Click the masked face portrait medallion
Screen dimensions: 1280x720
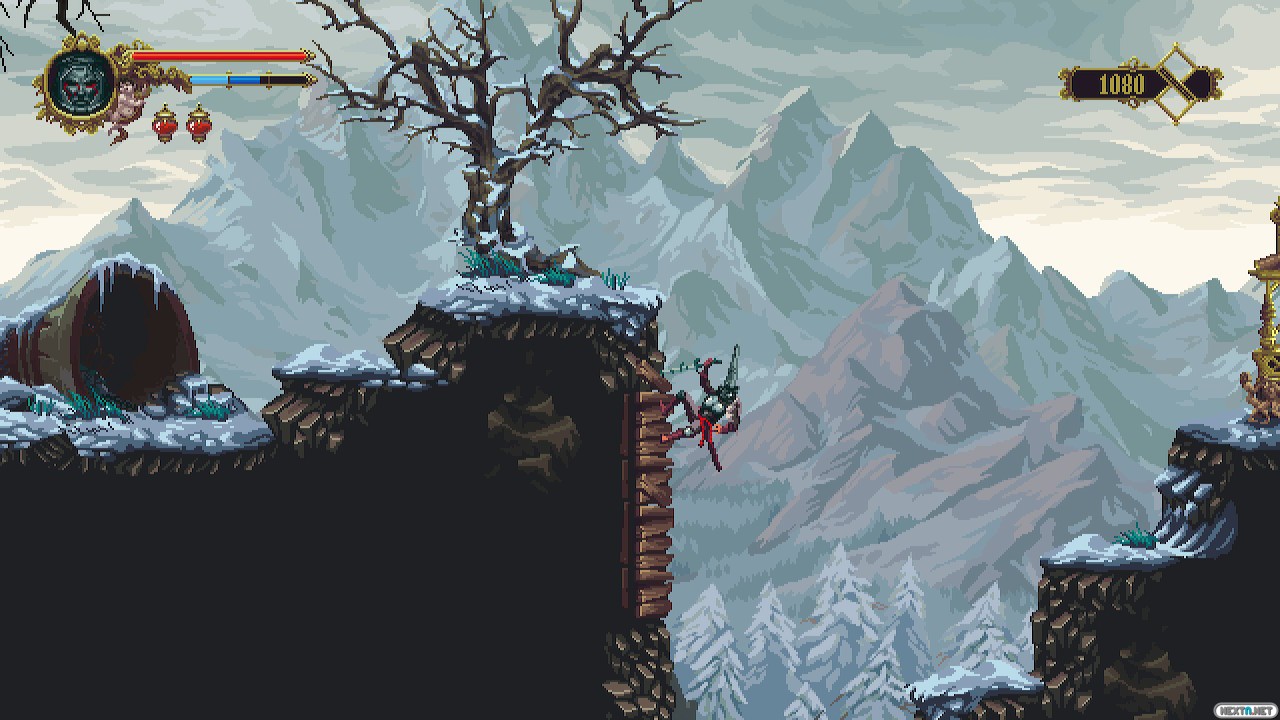tap(77, 82)
